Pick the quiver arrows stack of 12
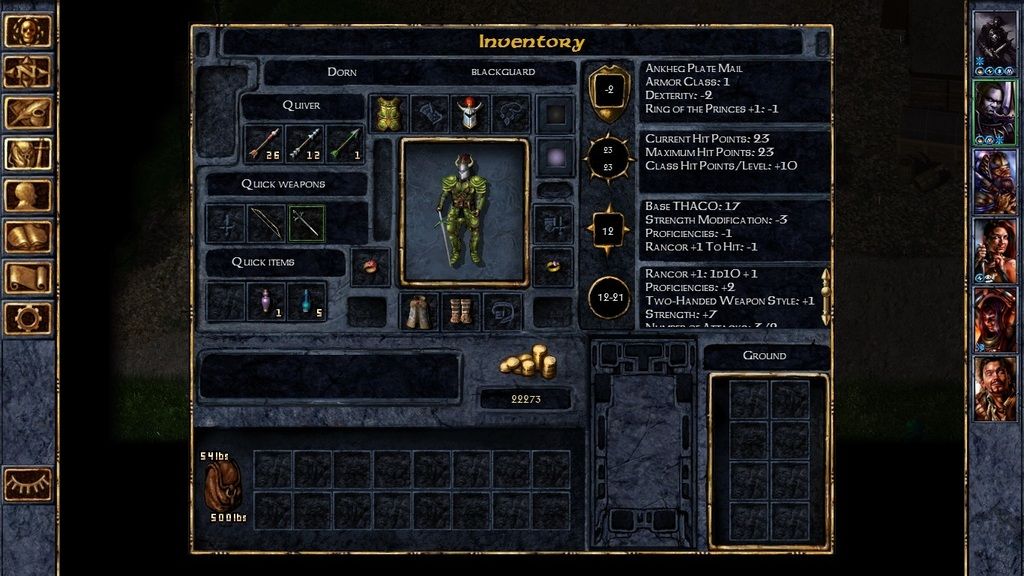This screenshot has width=1024, height=576. (x=305, y=144)
